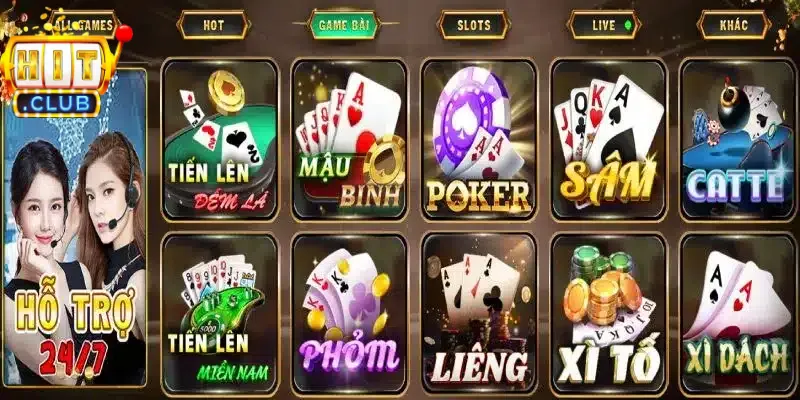Launch Tiến Lên Miền Nam game
The height and width of the screenshot is (400, 800).
coord(219,313)
